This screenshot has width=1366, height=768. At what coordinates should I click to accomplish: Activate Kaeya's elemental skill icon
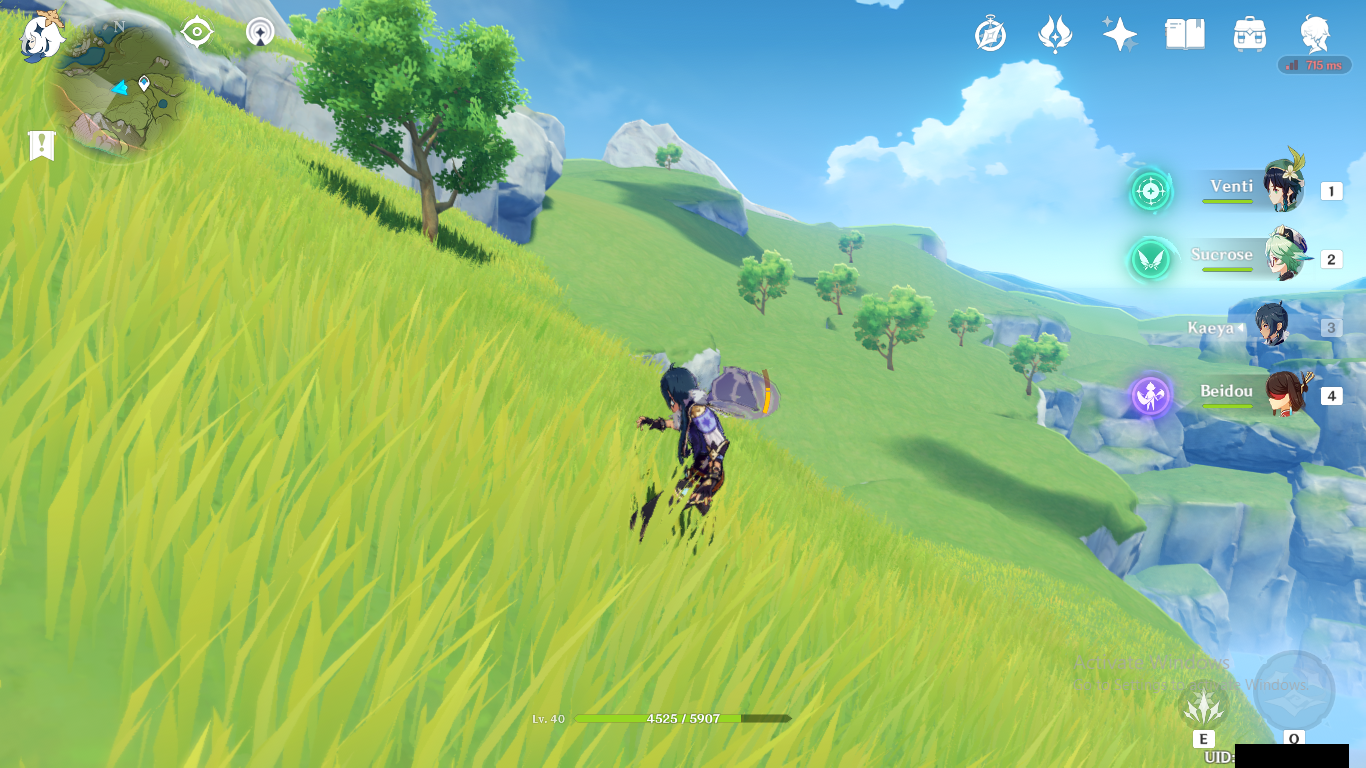pos(1204,708)
